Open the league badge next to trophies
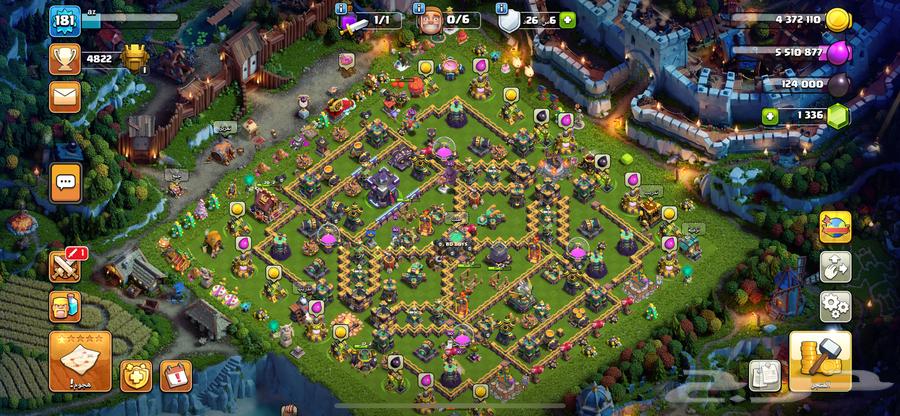900x416 pixels. tap(134, 58)
